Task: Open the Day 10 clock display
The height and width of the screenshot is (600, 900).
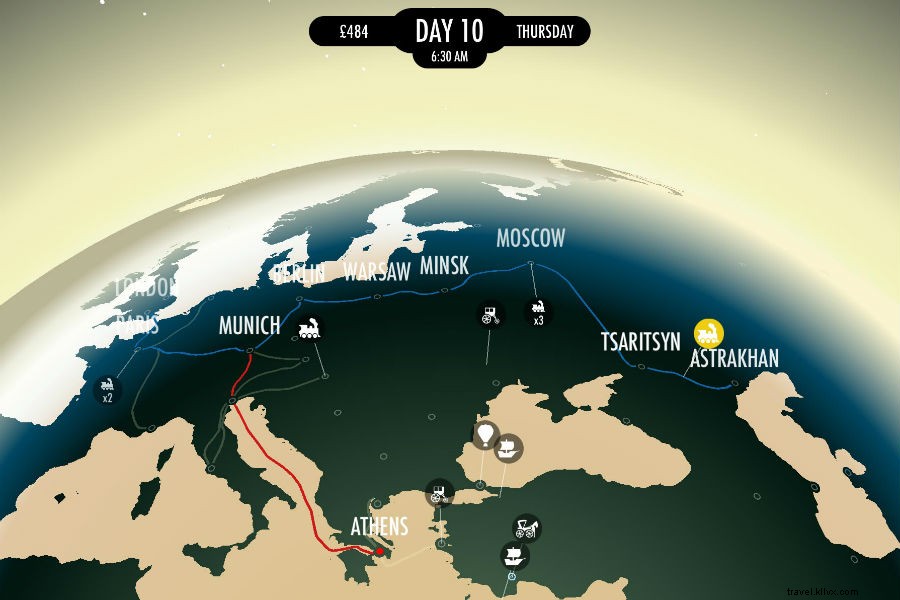Action: [x=449, y=35]
